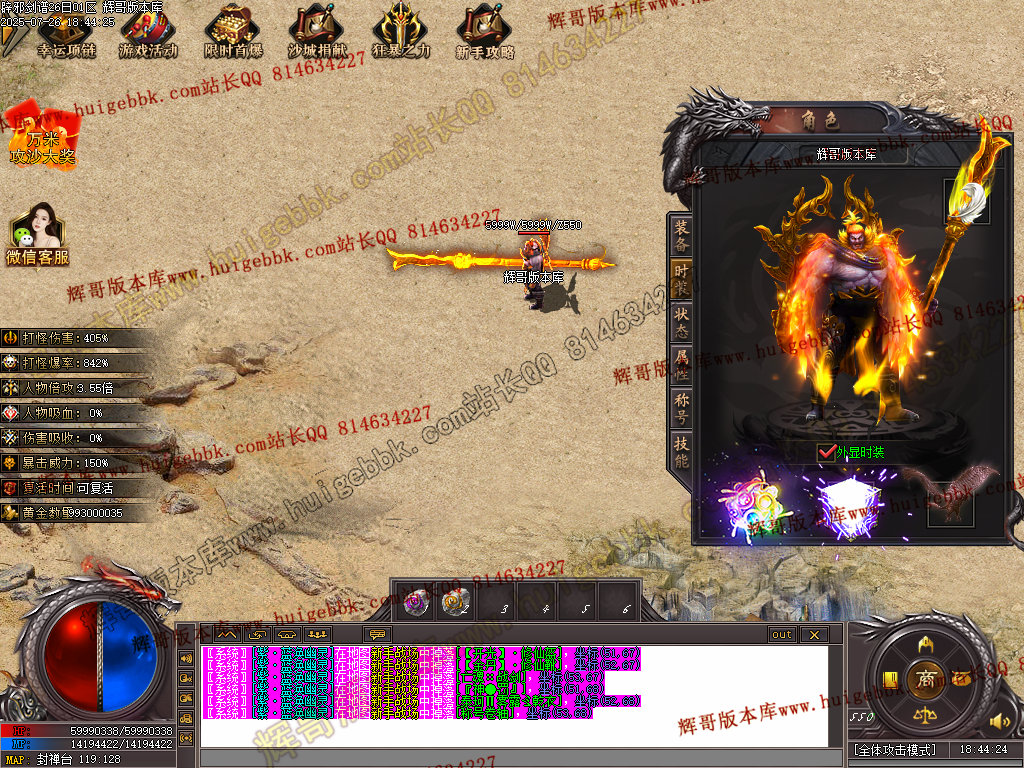
Task: Close the chat window with X
Action: pos(814,635)
